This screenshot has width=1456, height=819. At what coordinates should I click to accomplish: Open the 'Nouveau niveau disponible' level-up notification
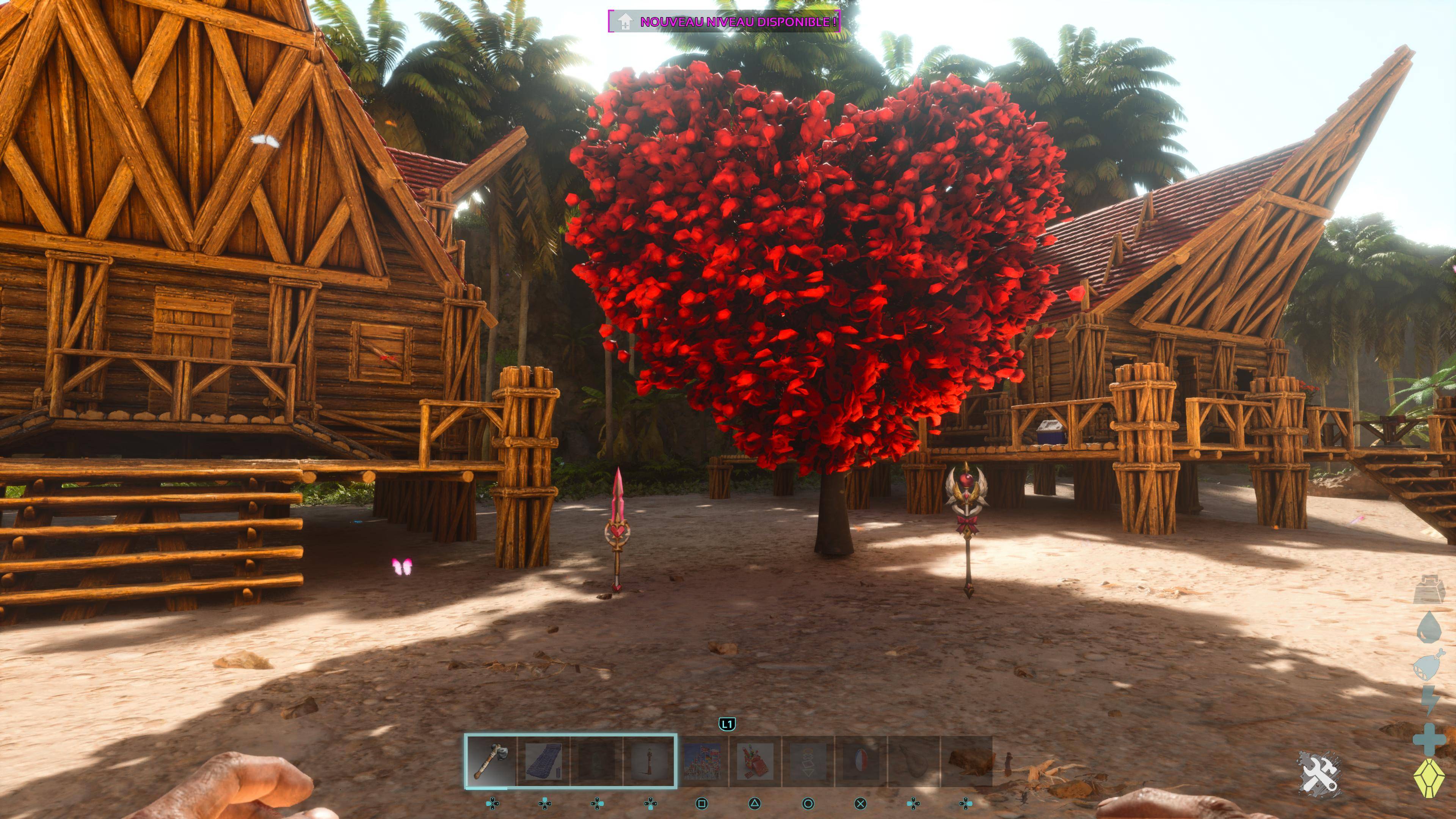click(724, 22)
